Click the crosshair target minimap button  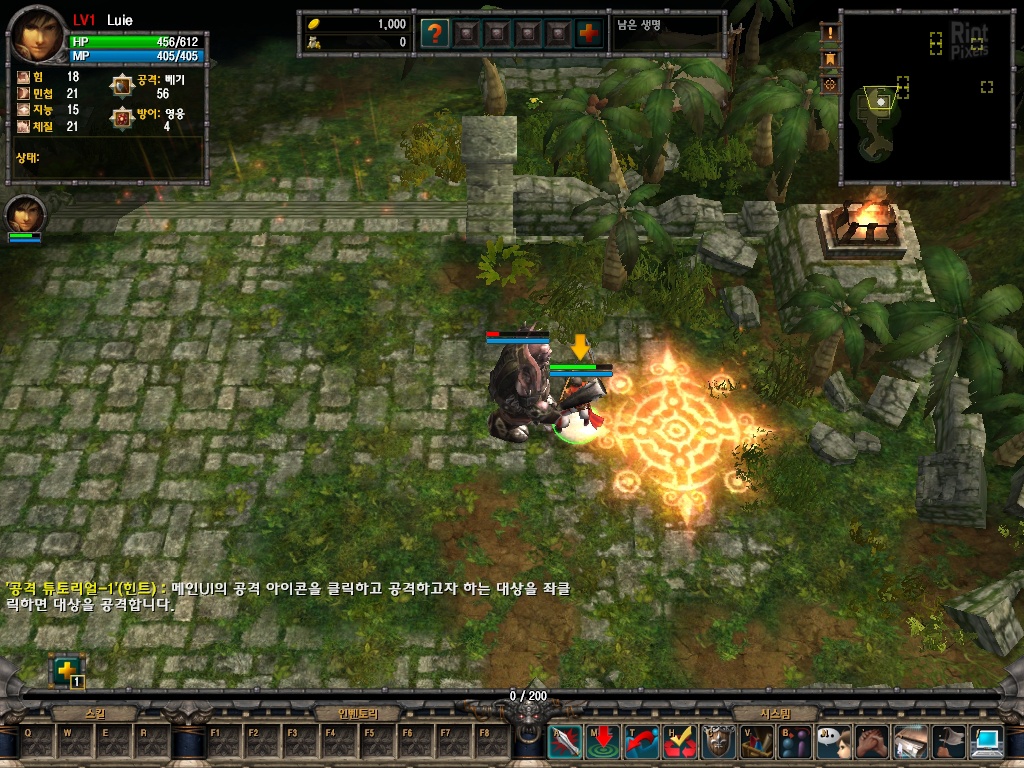coord(829,85)
